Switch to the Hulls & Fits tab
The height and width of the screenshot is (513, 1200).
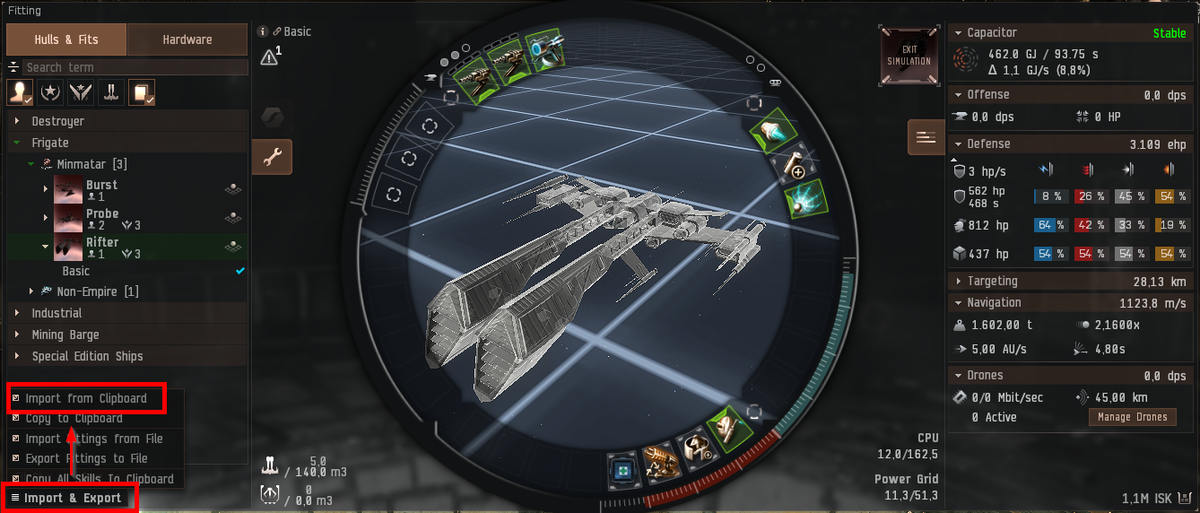[x=67, y=40]
